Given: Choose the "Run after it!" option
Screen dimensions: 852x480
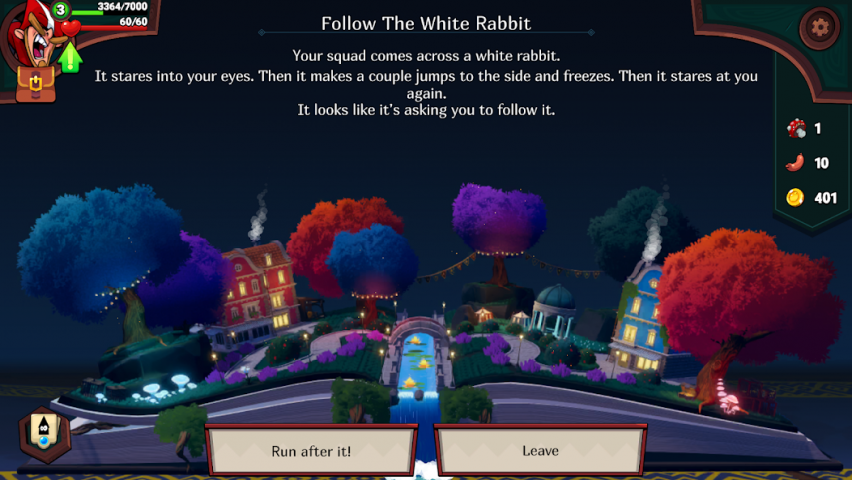Looking at the screenshot, I should click(x=311, y=451).
